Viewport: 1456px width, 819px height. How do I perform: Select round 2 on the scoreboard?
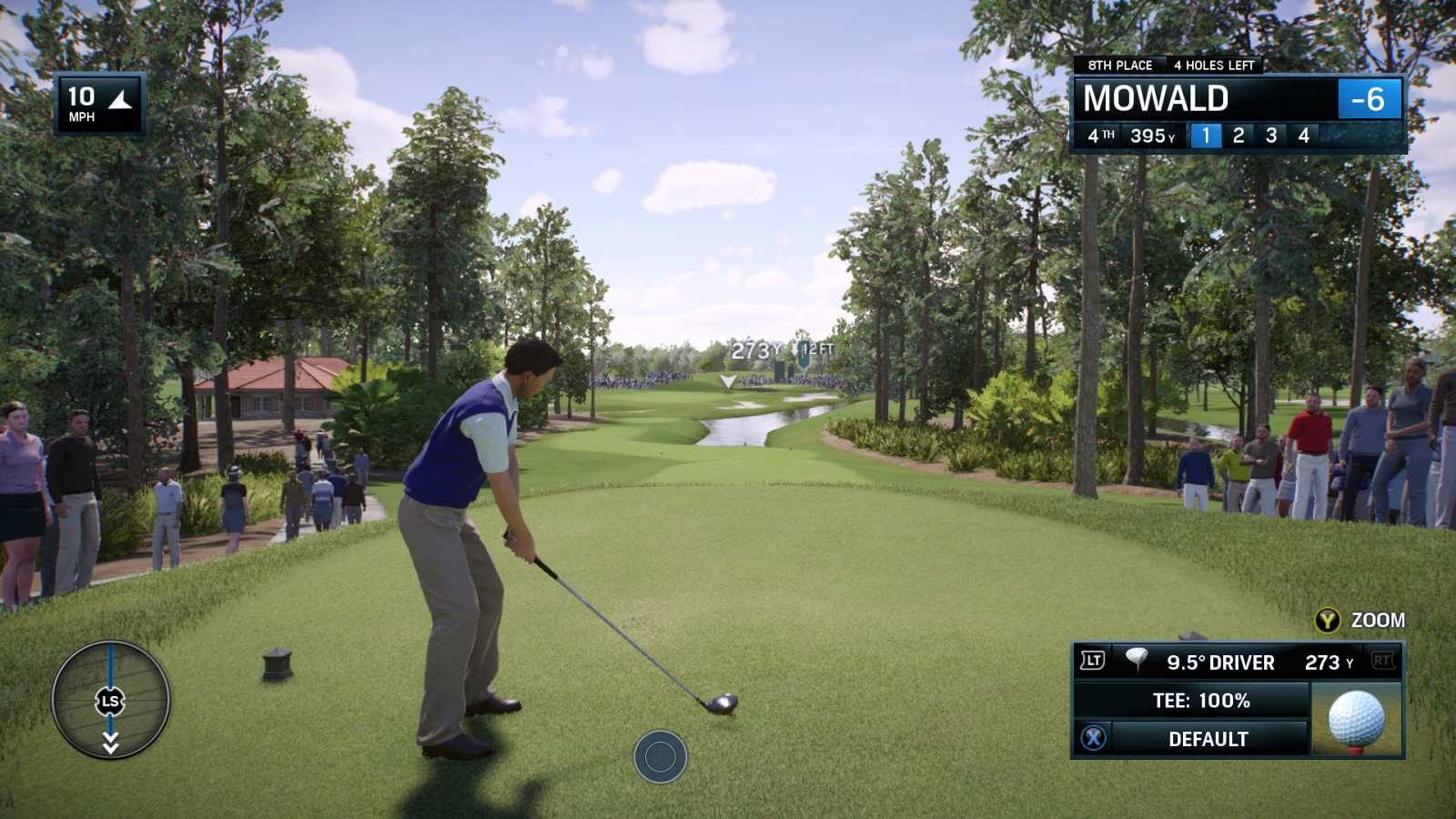1239,136
